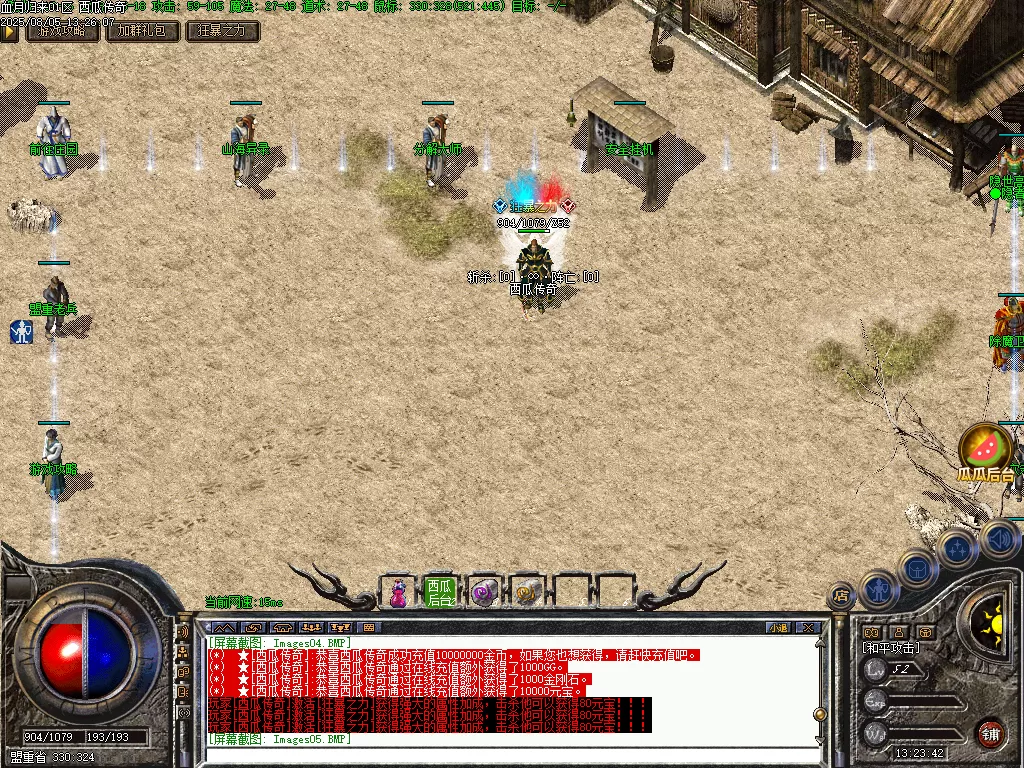Open the skills sparkle round button
The width and height of the screenshot is (1024, 768).
[x=957, y=548]
